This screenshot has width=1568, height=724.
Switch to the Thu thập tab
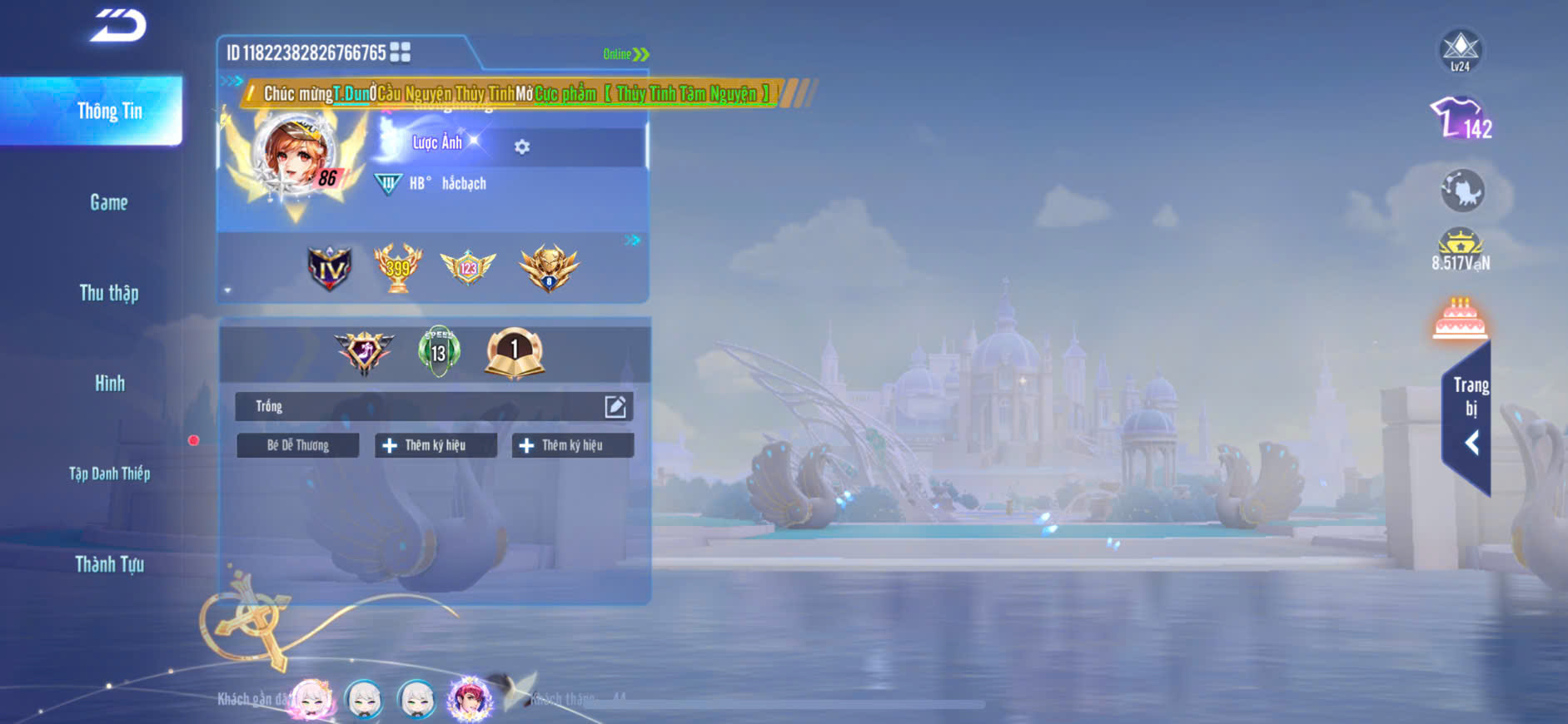[x=109, y=293]
